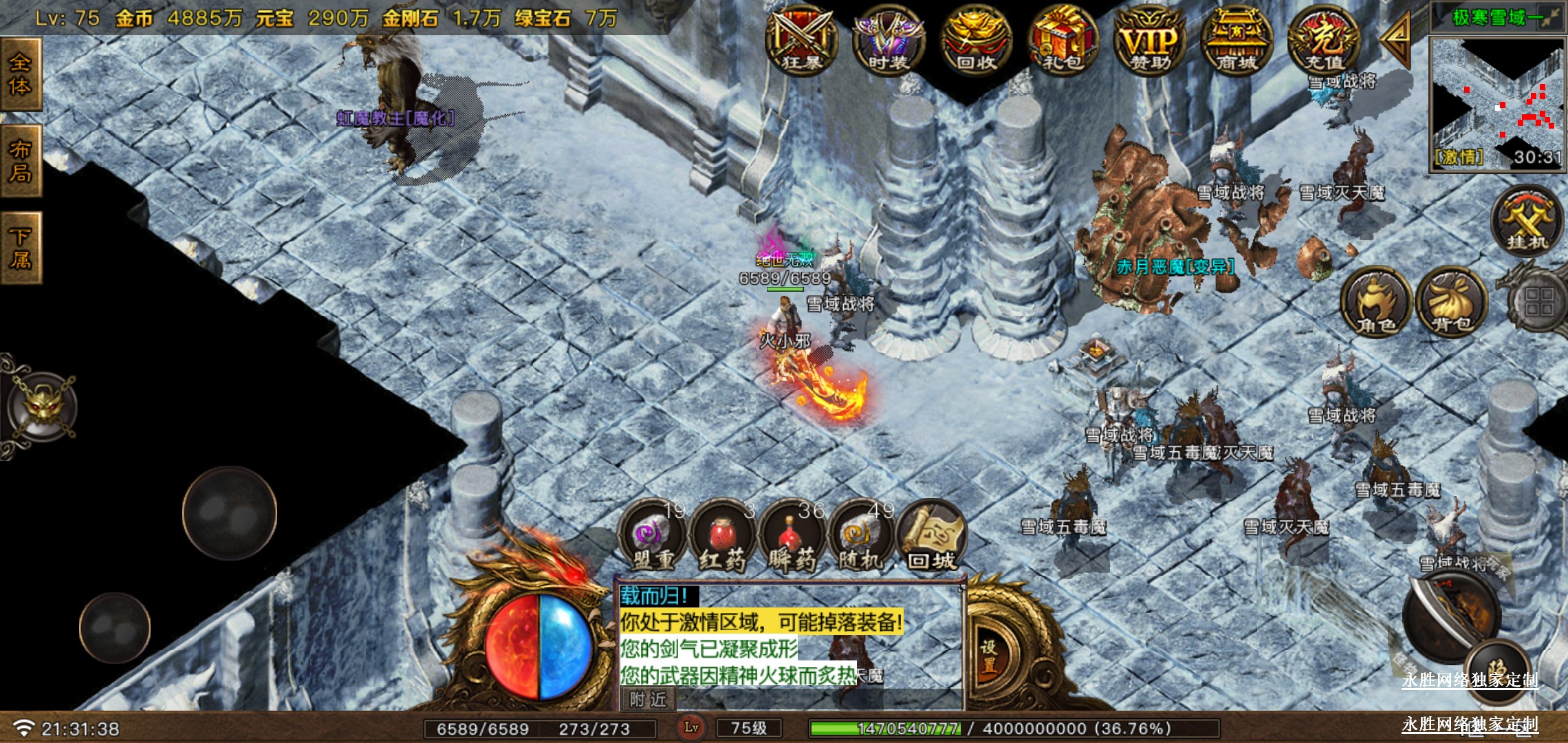Use the 红药 red potion slot
This screenshot has height=743, width=1568.
(722, 538)
